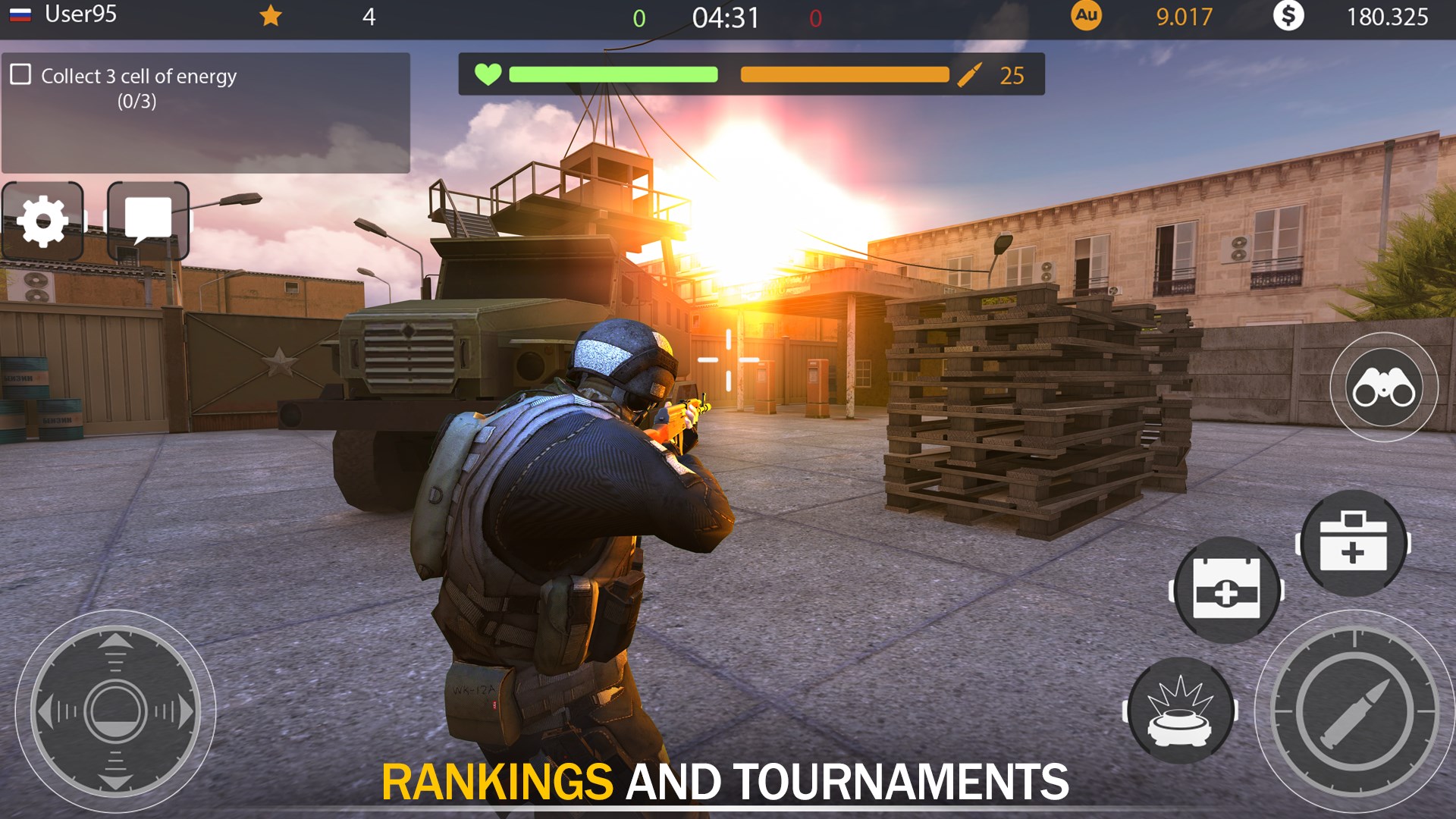Viewport: 1456px width, 819px height.
Task: Open the settings gear menu
Action: (43, 221)
